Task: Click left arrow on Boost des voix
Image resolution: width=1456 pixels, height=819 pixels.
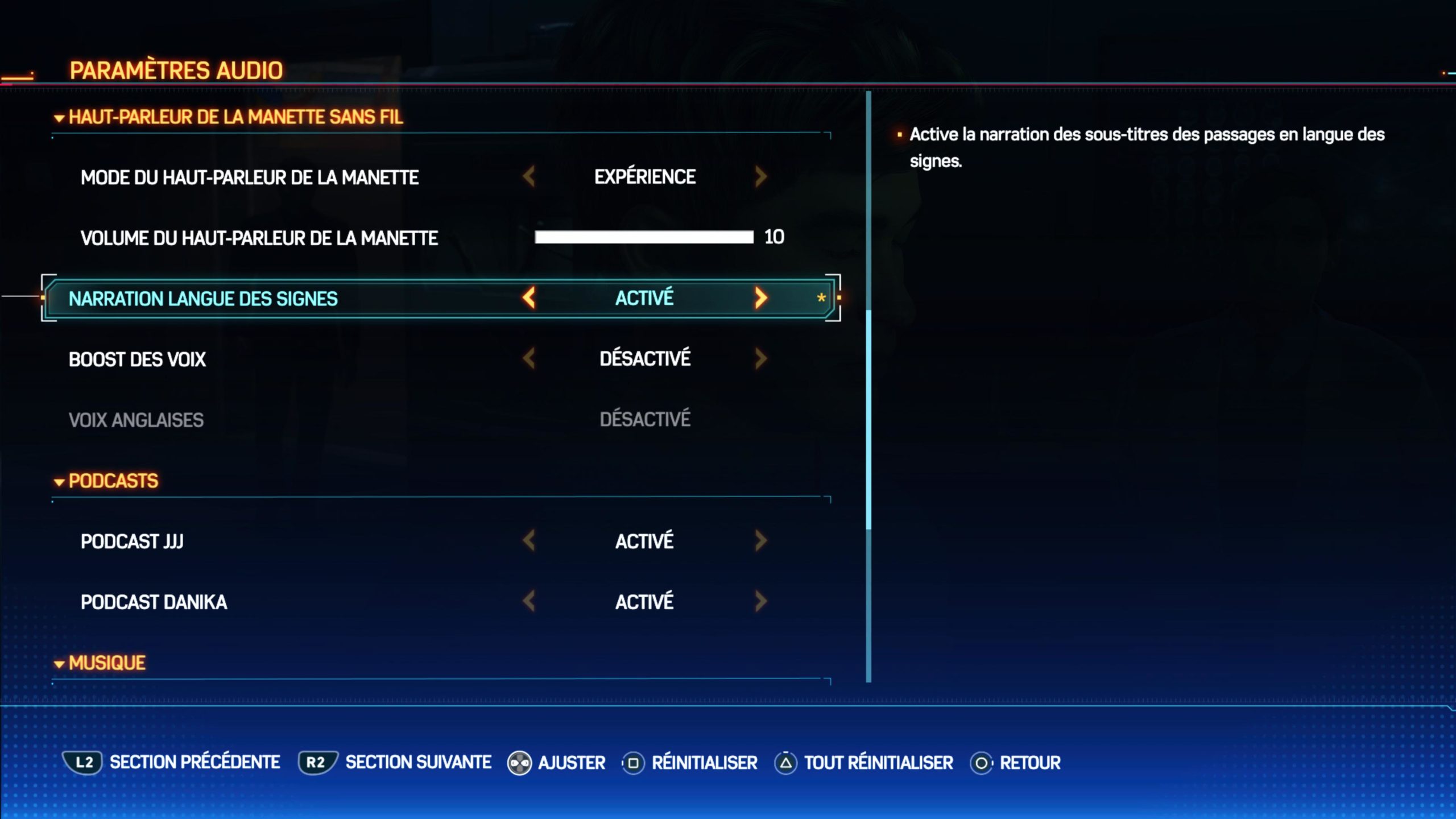Action: [529, 358]
